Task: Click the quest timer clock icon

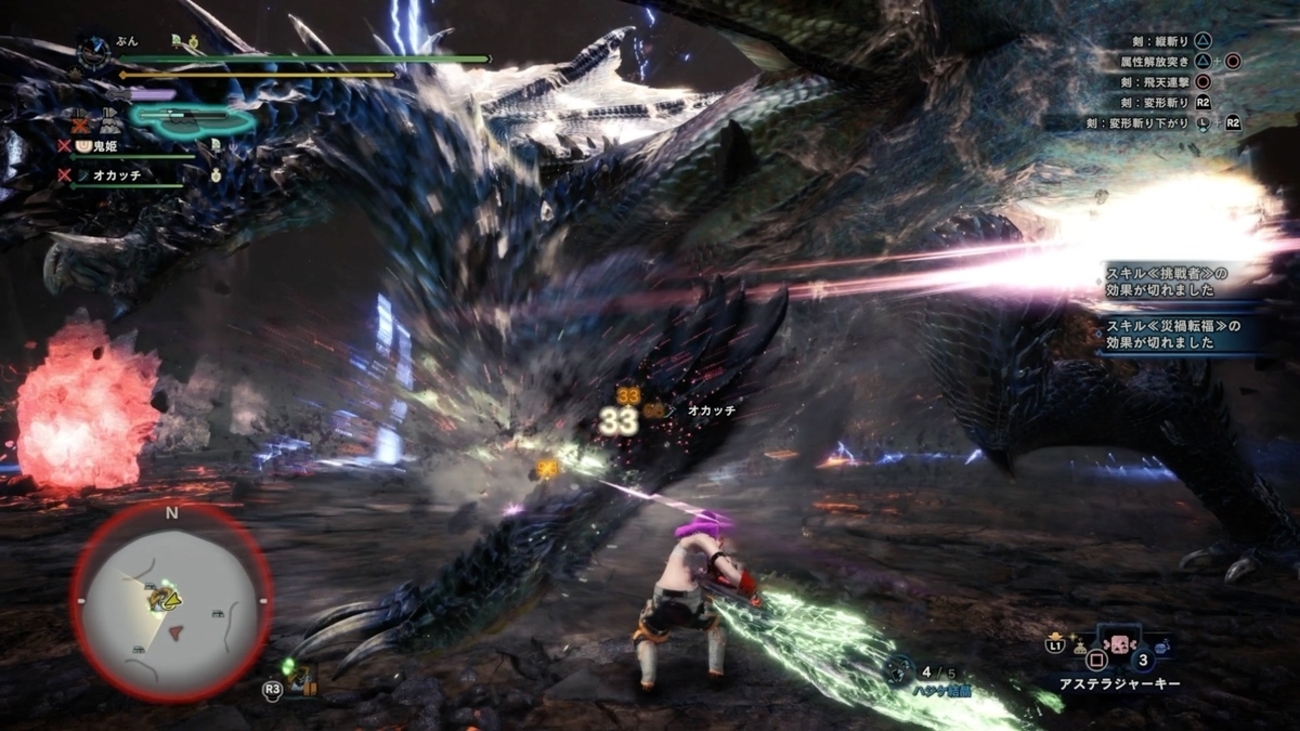Action: [x=94, y=50]
